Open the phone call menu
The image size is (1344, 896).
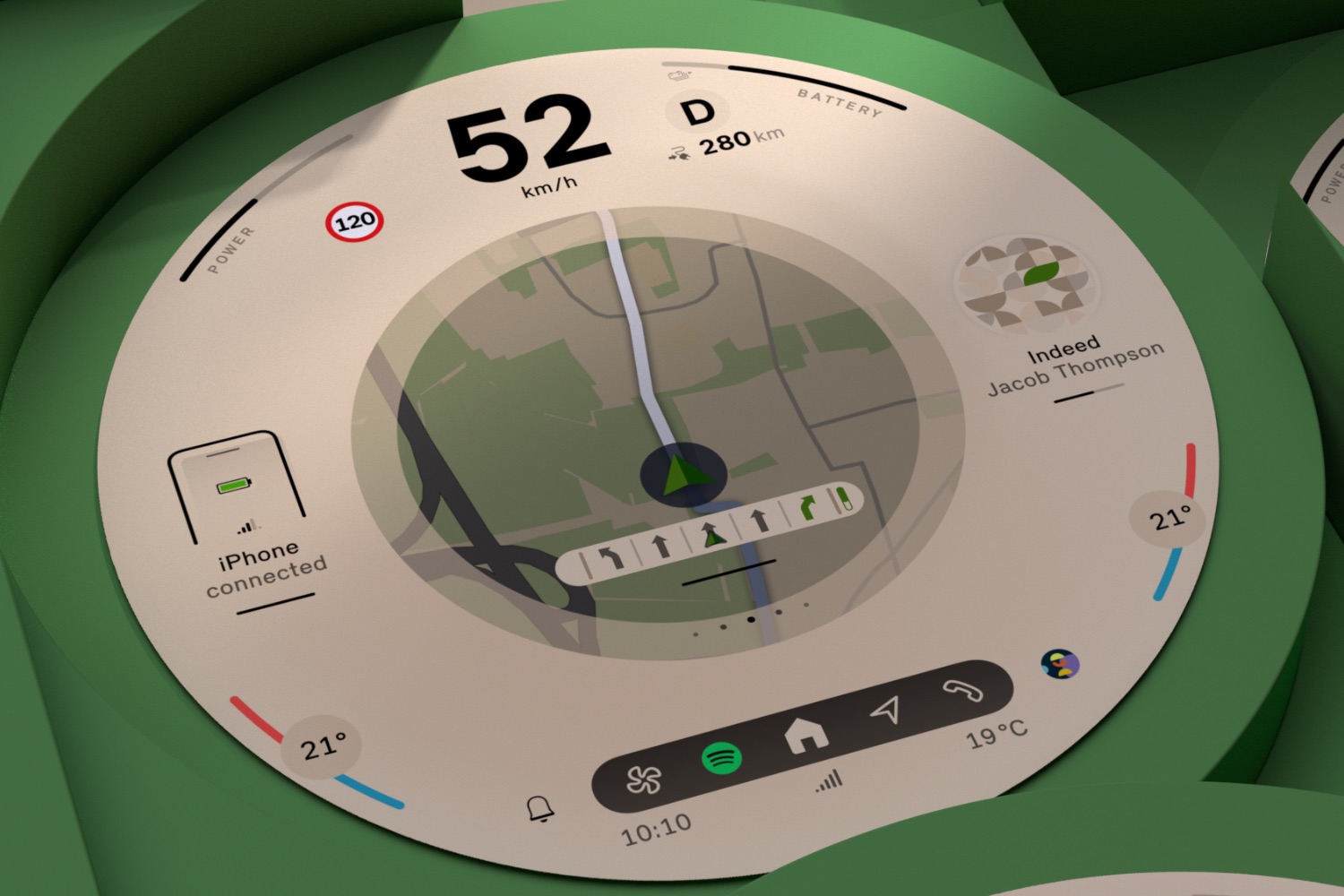click(x=962, y=691)
